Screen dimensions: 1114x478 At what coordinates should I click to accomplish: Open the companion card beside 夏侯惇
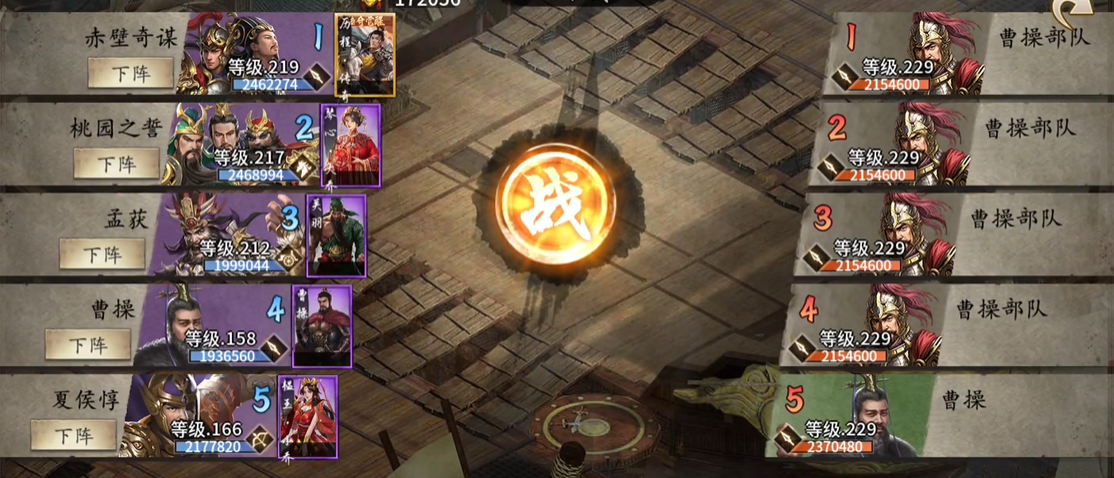point(308,417)
